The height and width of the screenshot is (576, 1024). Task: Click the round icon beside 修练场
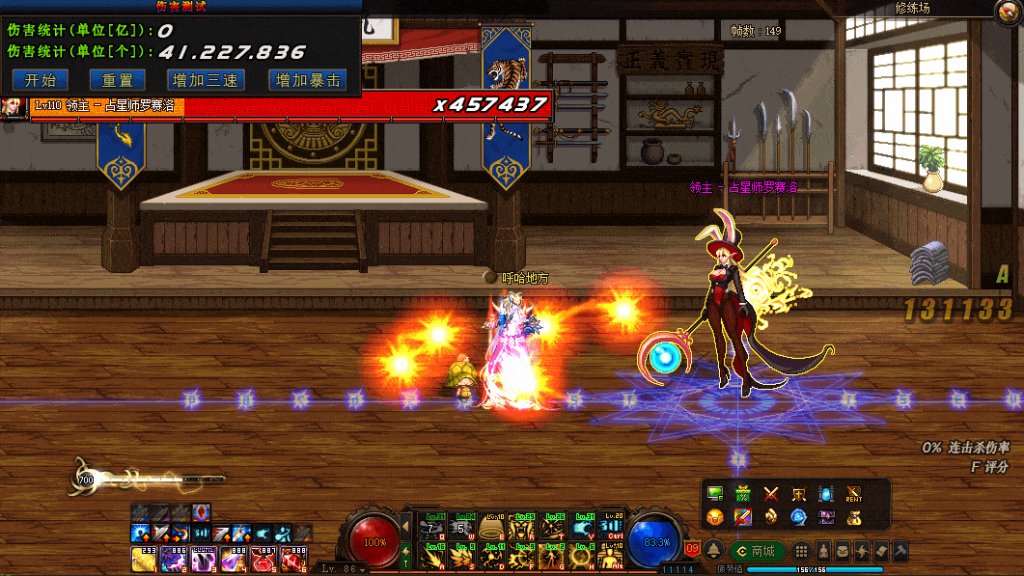pos(1005,12)
